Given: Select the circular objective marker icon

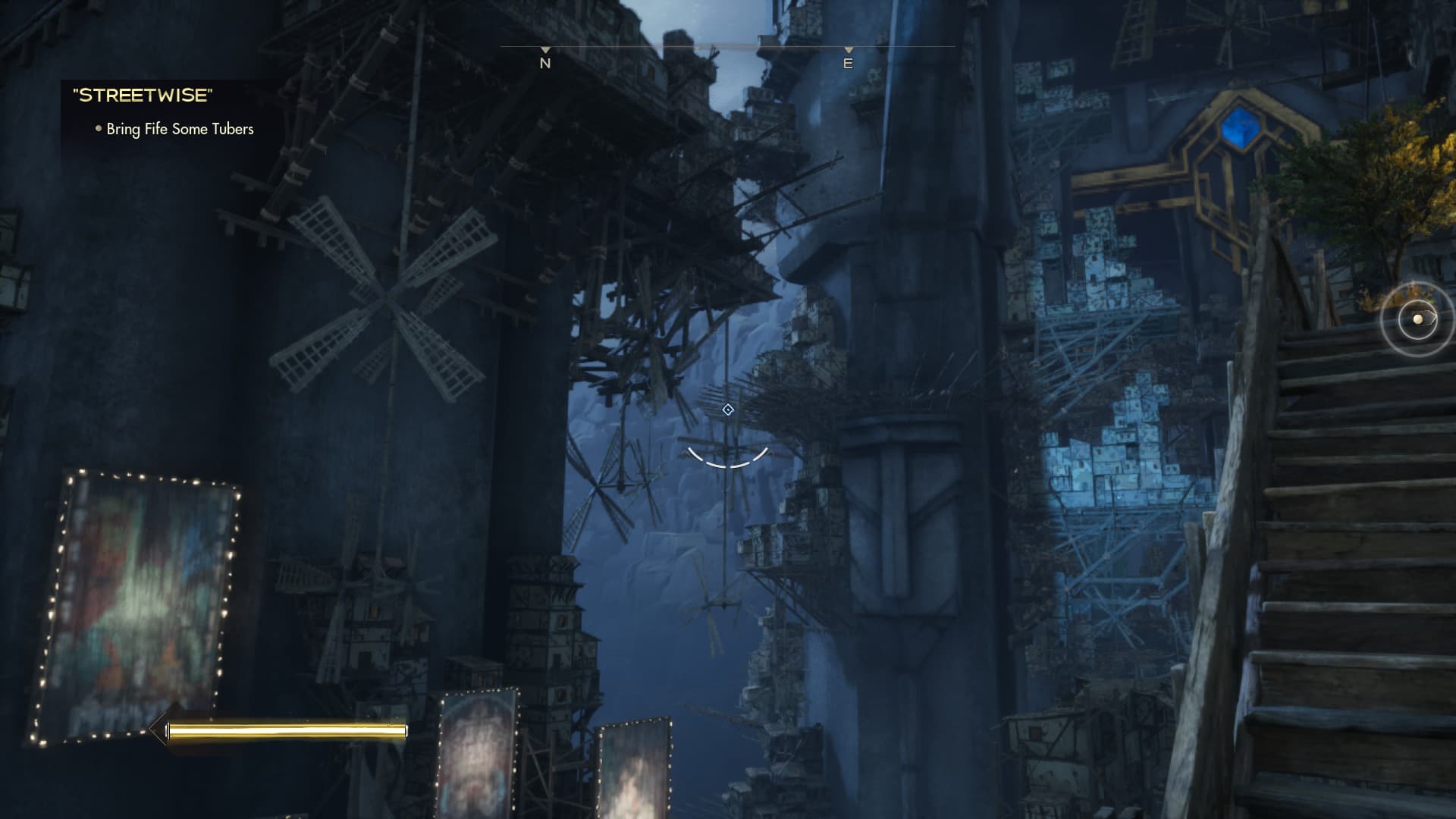Looking at the screenshot, I should [1417, 319].
